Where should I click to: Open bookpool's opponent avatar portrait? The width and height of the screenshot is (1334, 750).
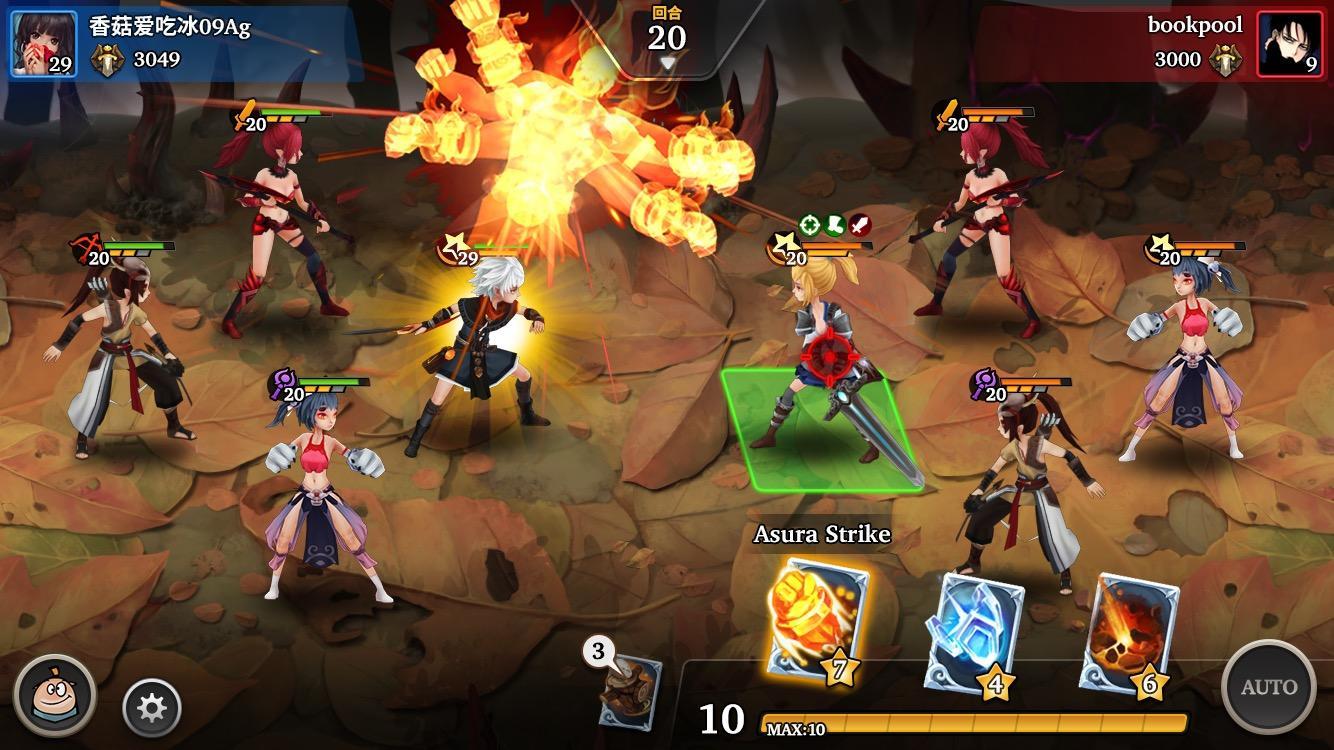pyautogui.click(x=1289, y=44)
